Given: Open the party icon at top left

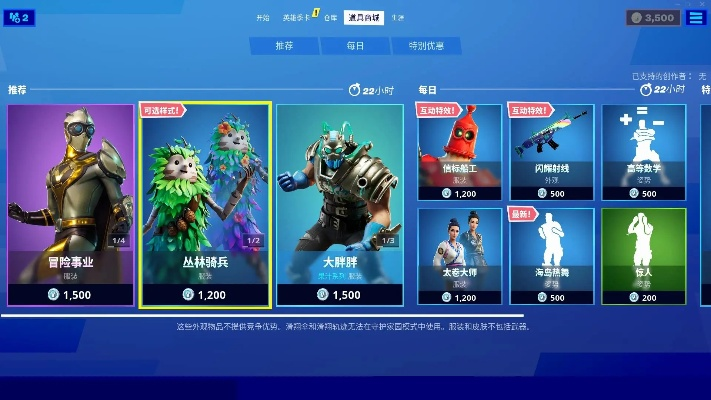Looking at the screenshot, I should click(19, 17).
